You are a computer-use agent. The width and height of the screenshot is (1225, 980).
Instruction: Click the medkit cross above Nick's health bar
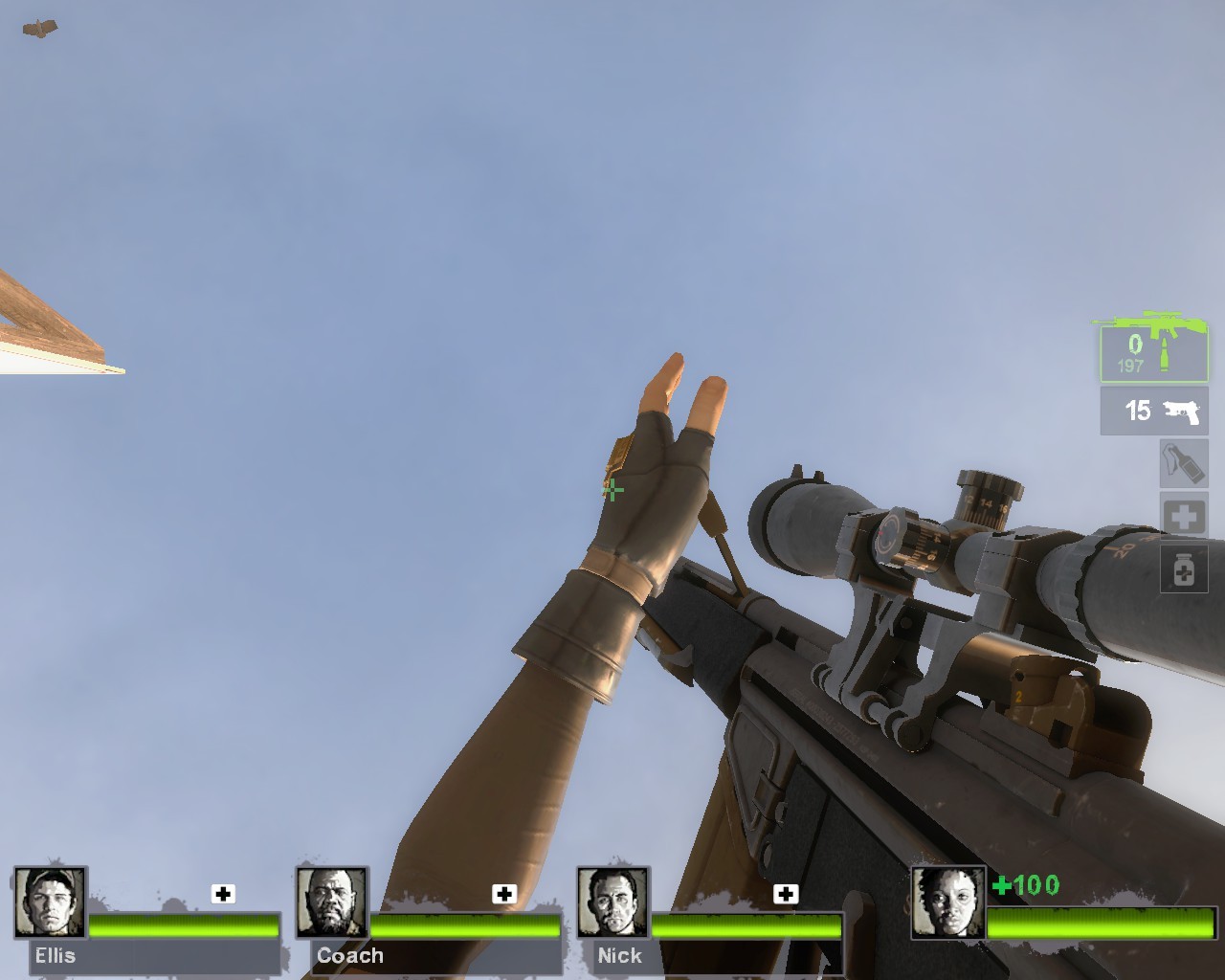click(x=787, y=894)
